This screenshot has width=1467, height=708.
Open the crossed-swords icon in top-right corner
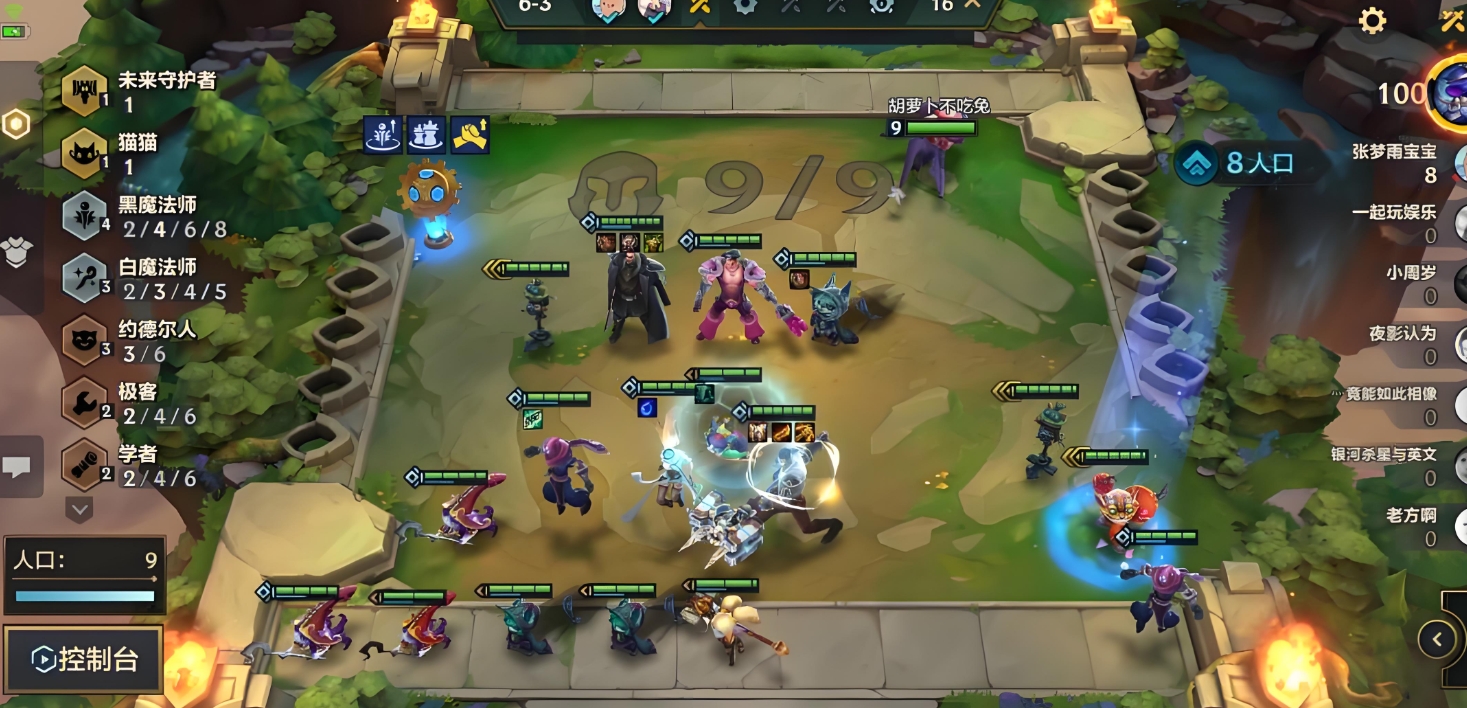1452,21
